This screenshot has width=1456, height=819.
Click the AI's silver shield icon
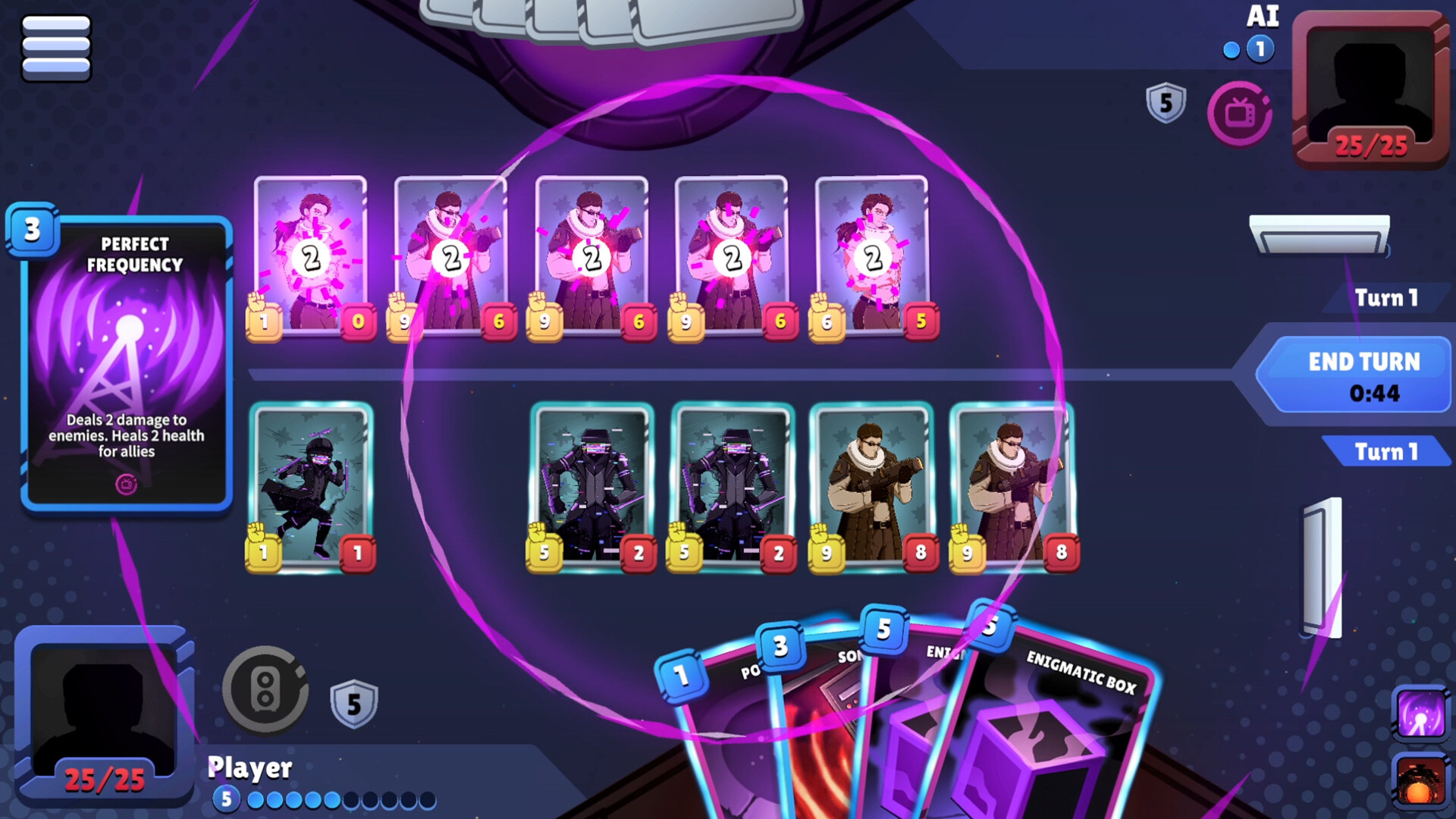(x=1166, y=103)
